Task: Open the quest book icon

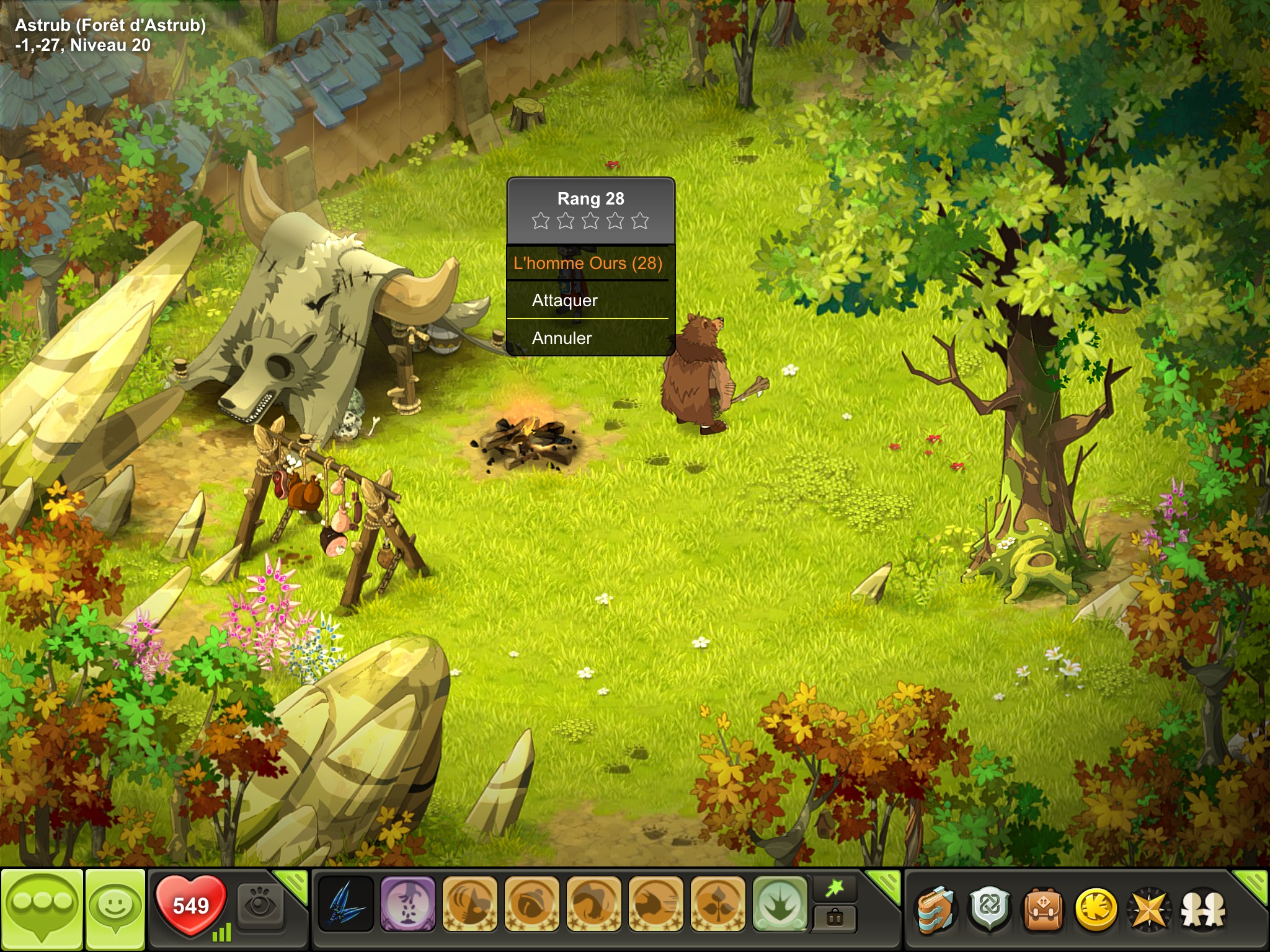Action: (936, 909)
